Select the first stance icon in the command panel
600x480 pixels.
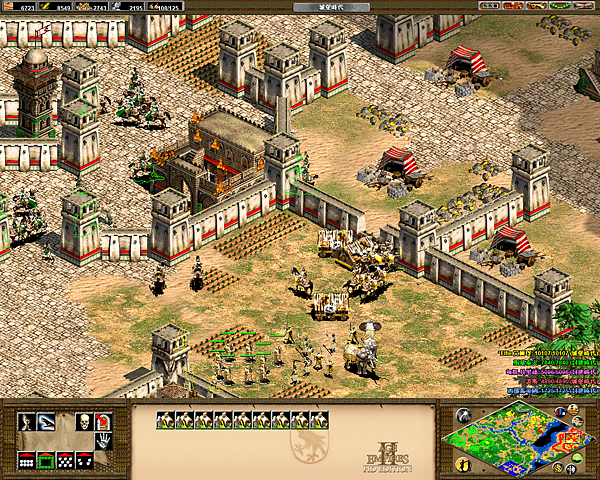point(27,422)
